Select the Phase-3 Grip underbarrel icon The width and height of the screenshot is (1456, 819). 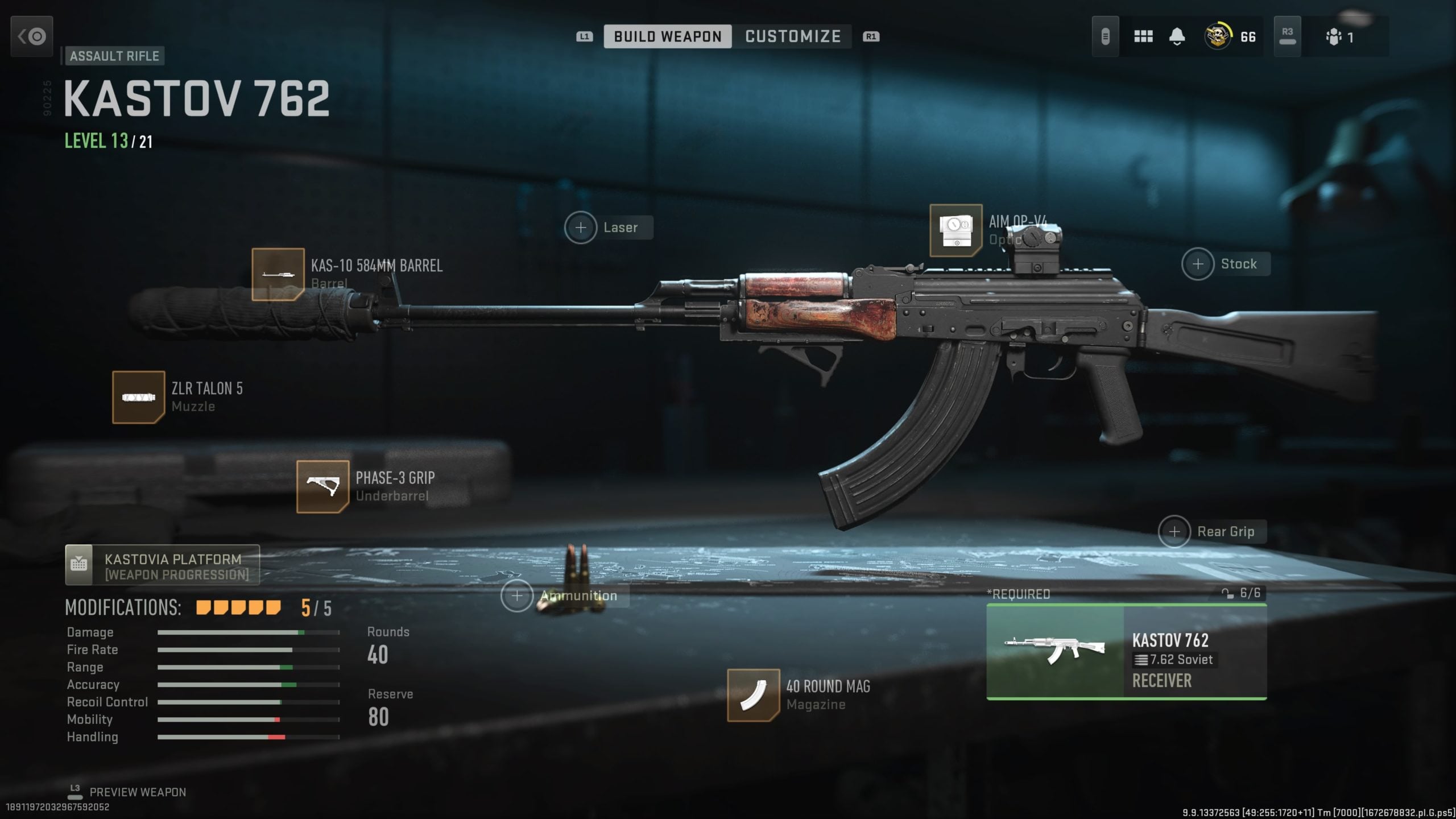coord(322,486)
